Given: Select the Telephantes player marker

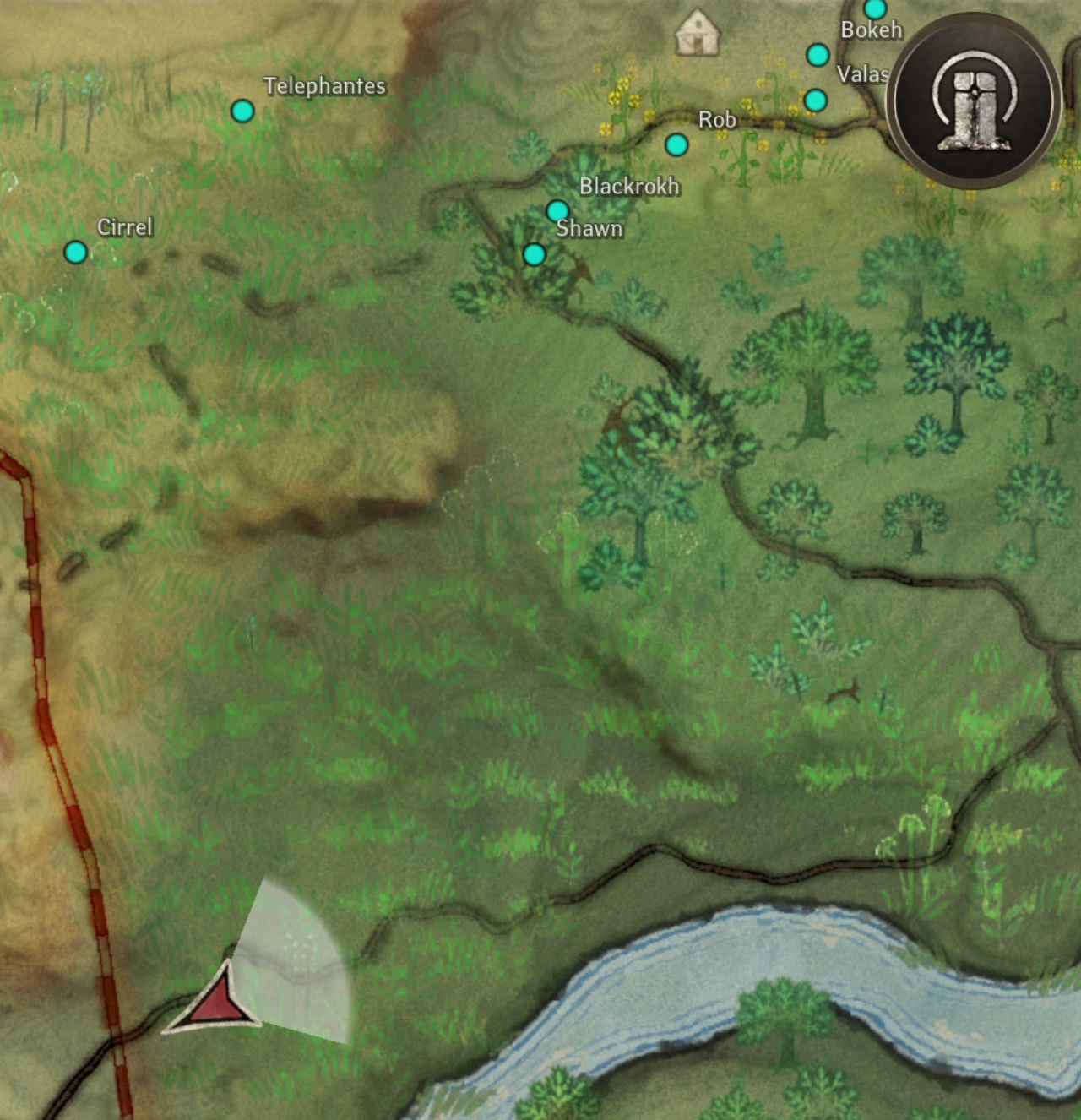Looking at the screenshot, I should (242, 111).
